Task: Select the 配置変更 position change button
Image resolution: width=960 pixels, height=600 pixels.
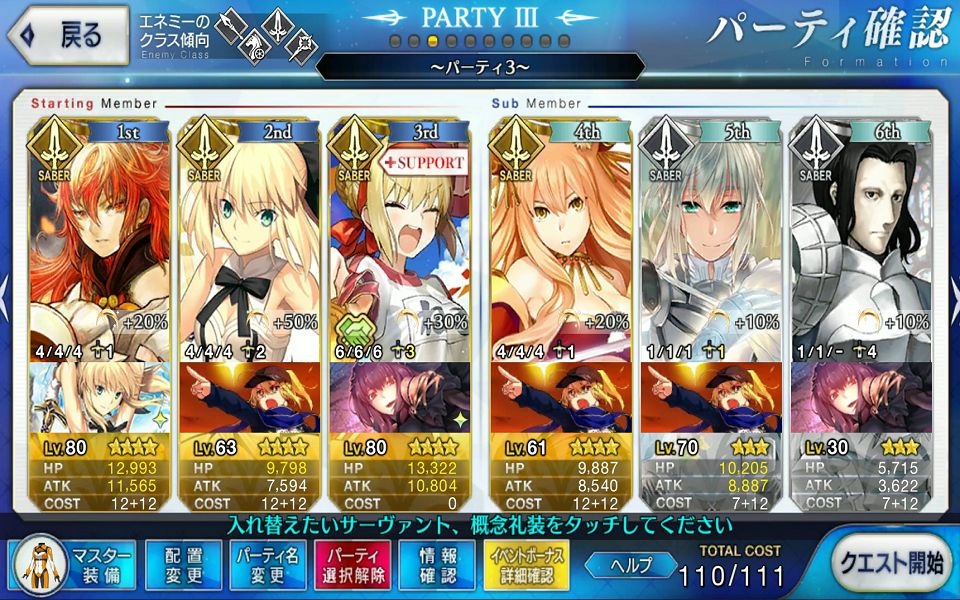Action: click(182, 564)
